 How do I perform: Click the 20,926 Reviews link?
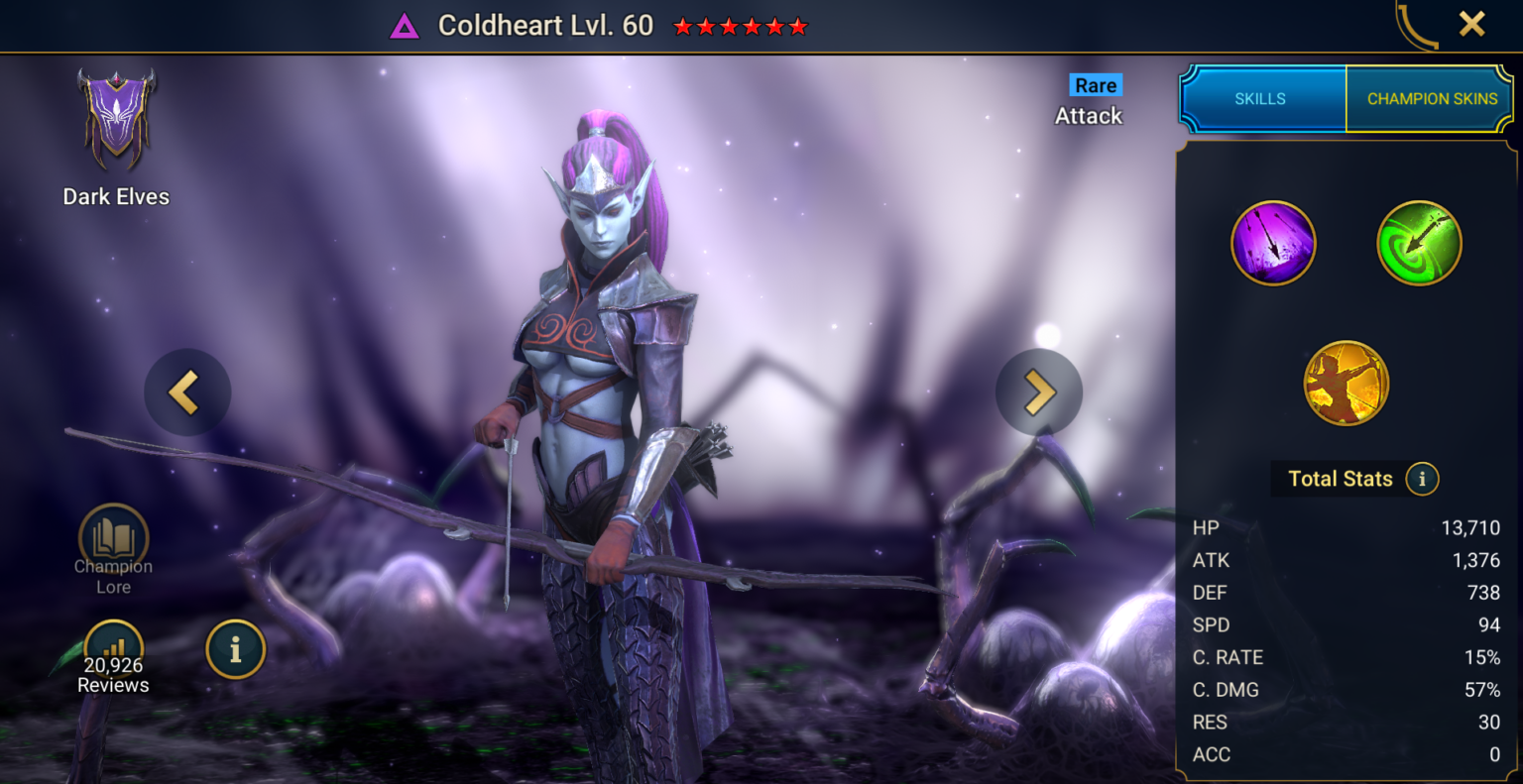112,675
